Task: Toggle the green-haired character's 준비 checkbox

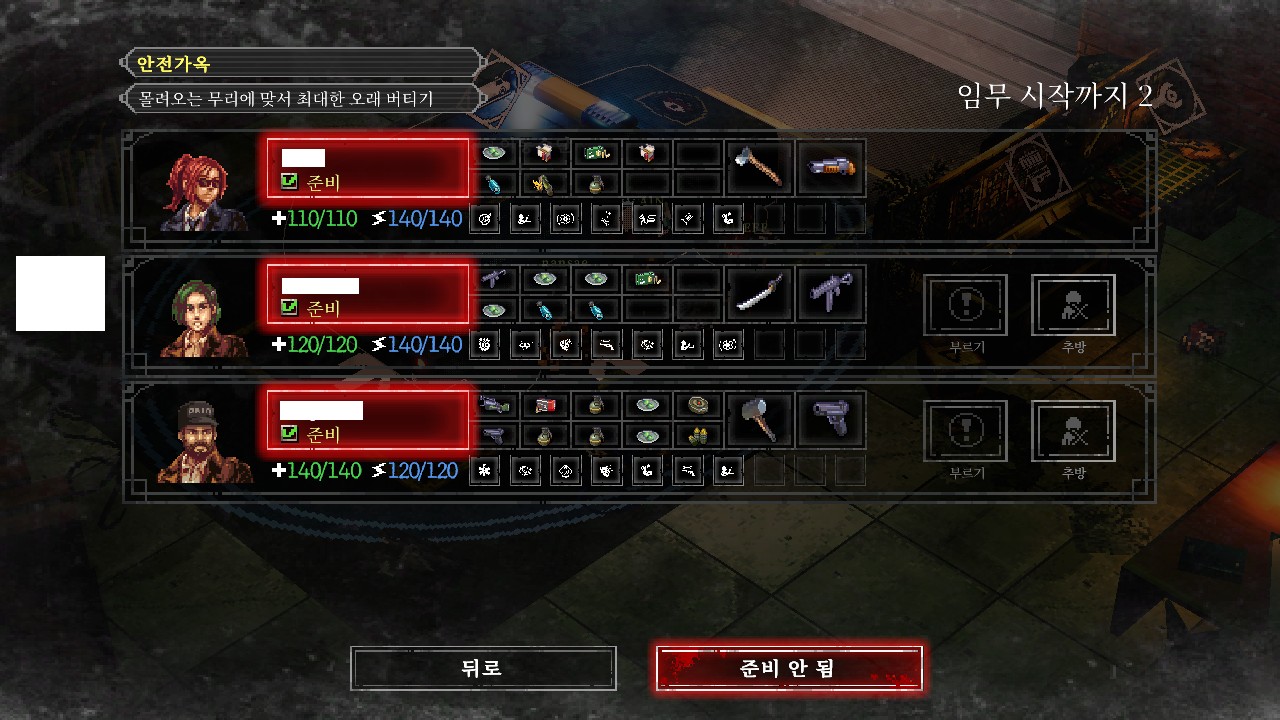Action: (290, 308)
